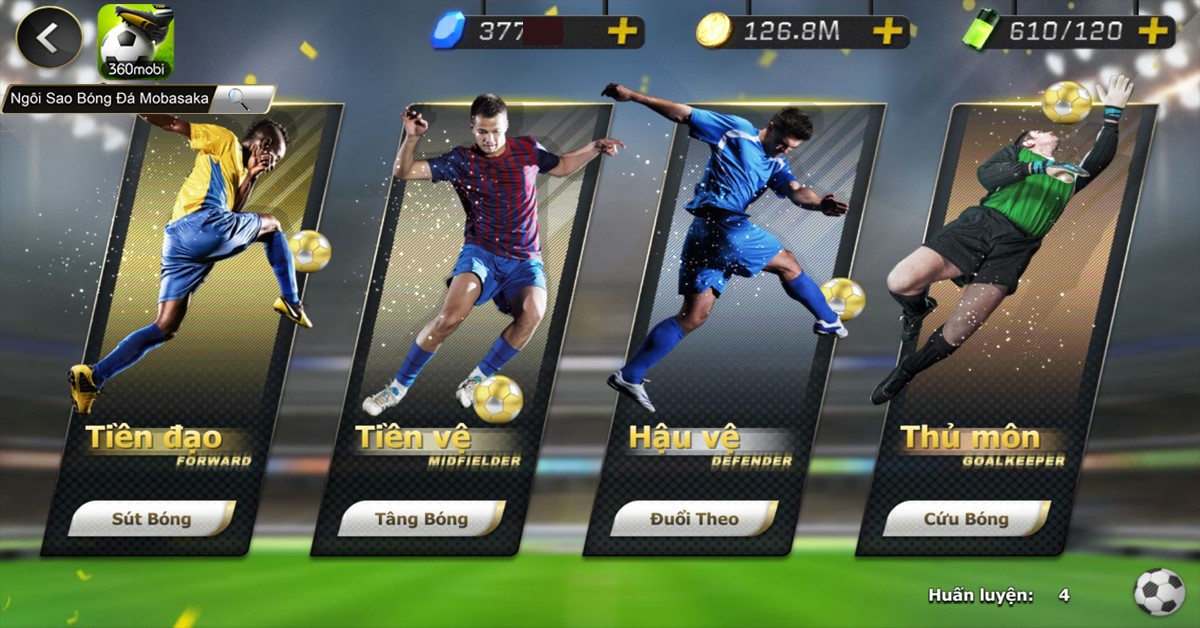Click the Sút Bóng button

pos(152,519)
